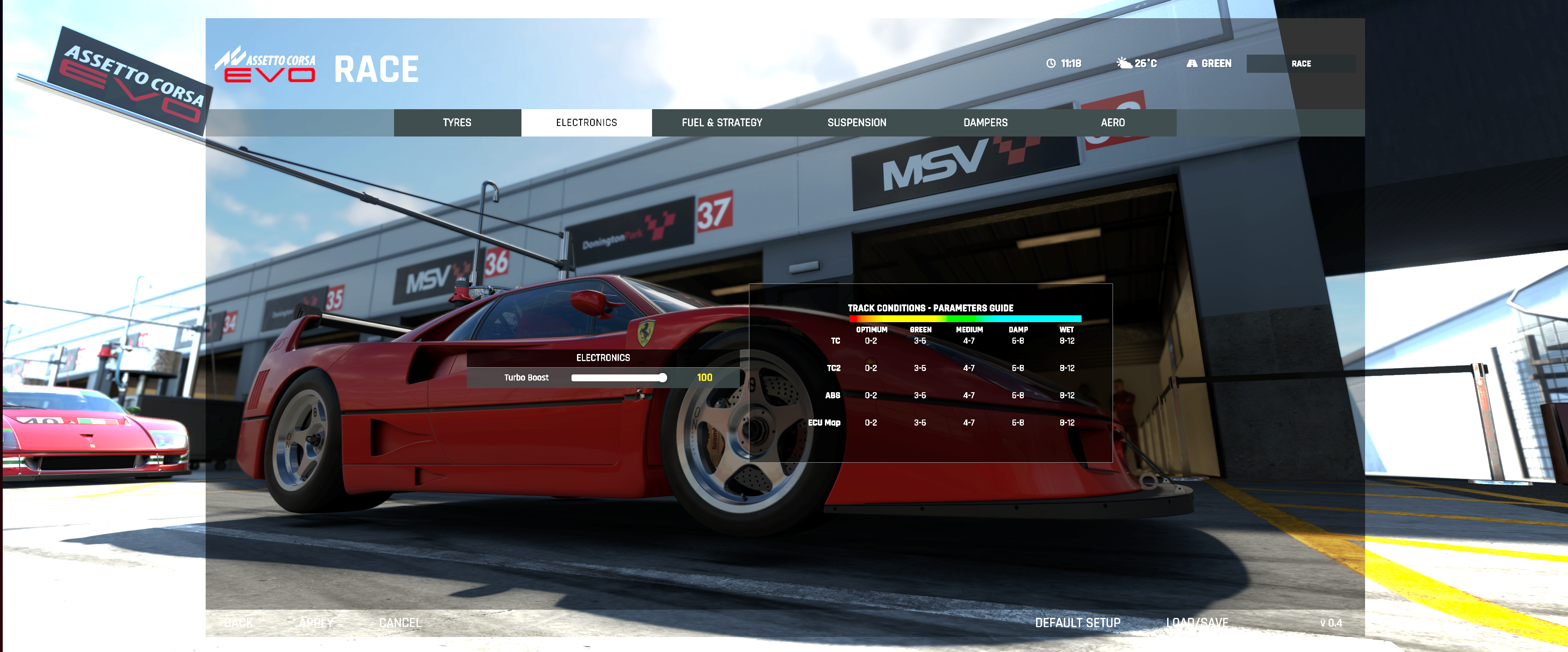Image resolution: width=1568 pixels, height=652 pixels.
Task: Cancel the setup changes
Action: pos(400,623)
